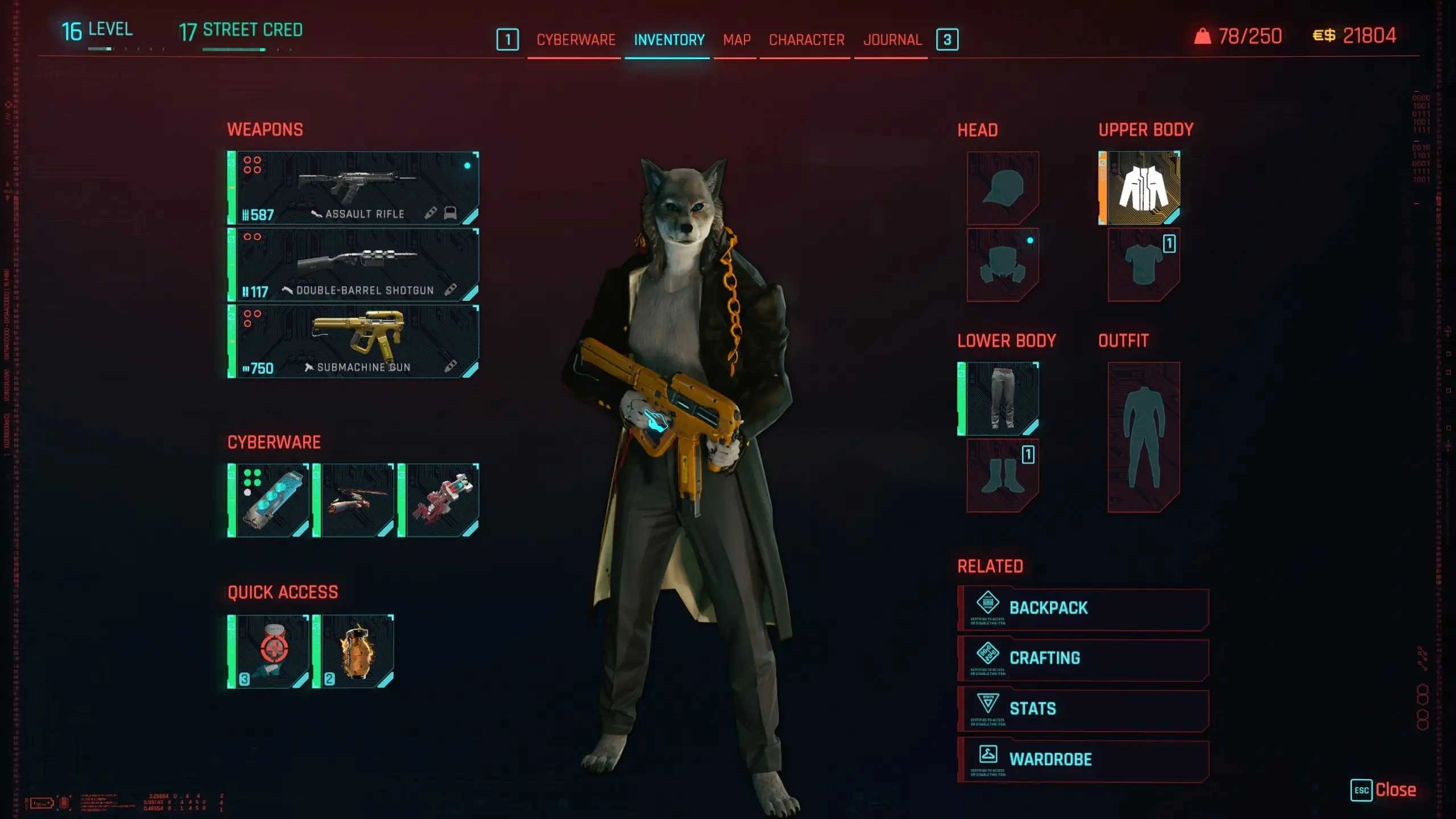Open the Crafting menu

point(1083,658)
